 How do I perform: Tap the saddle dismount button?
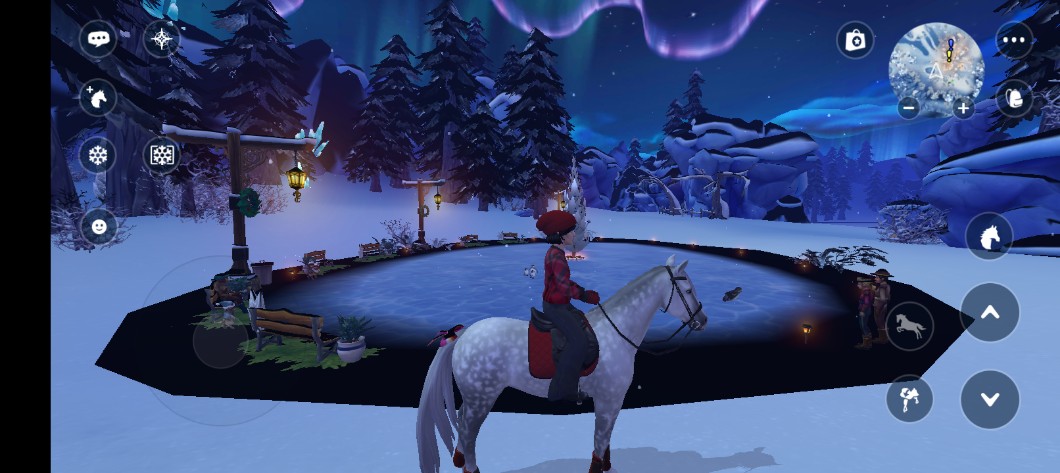[x=910, y=399]
